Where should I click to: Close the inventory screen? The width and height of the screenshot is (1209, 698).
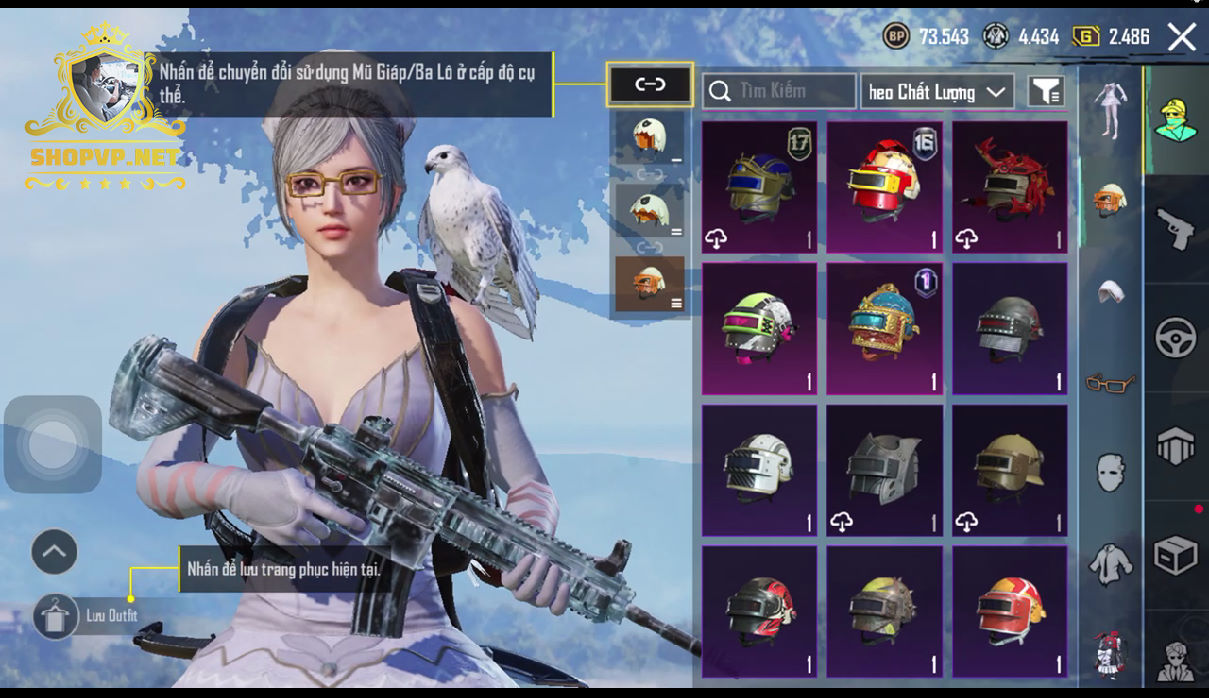click(1181, 38)
